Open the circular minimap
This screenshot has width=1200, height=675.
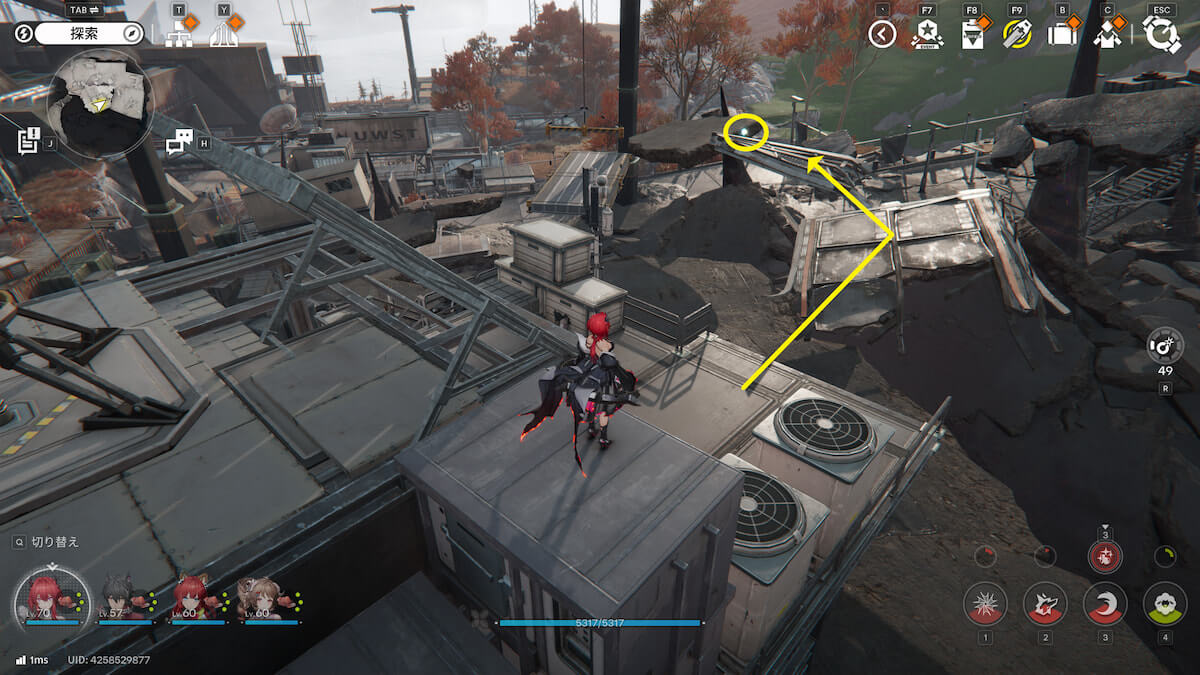point(99,103)
